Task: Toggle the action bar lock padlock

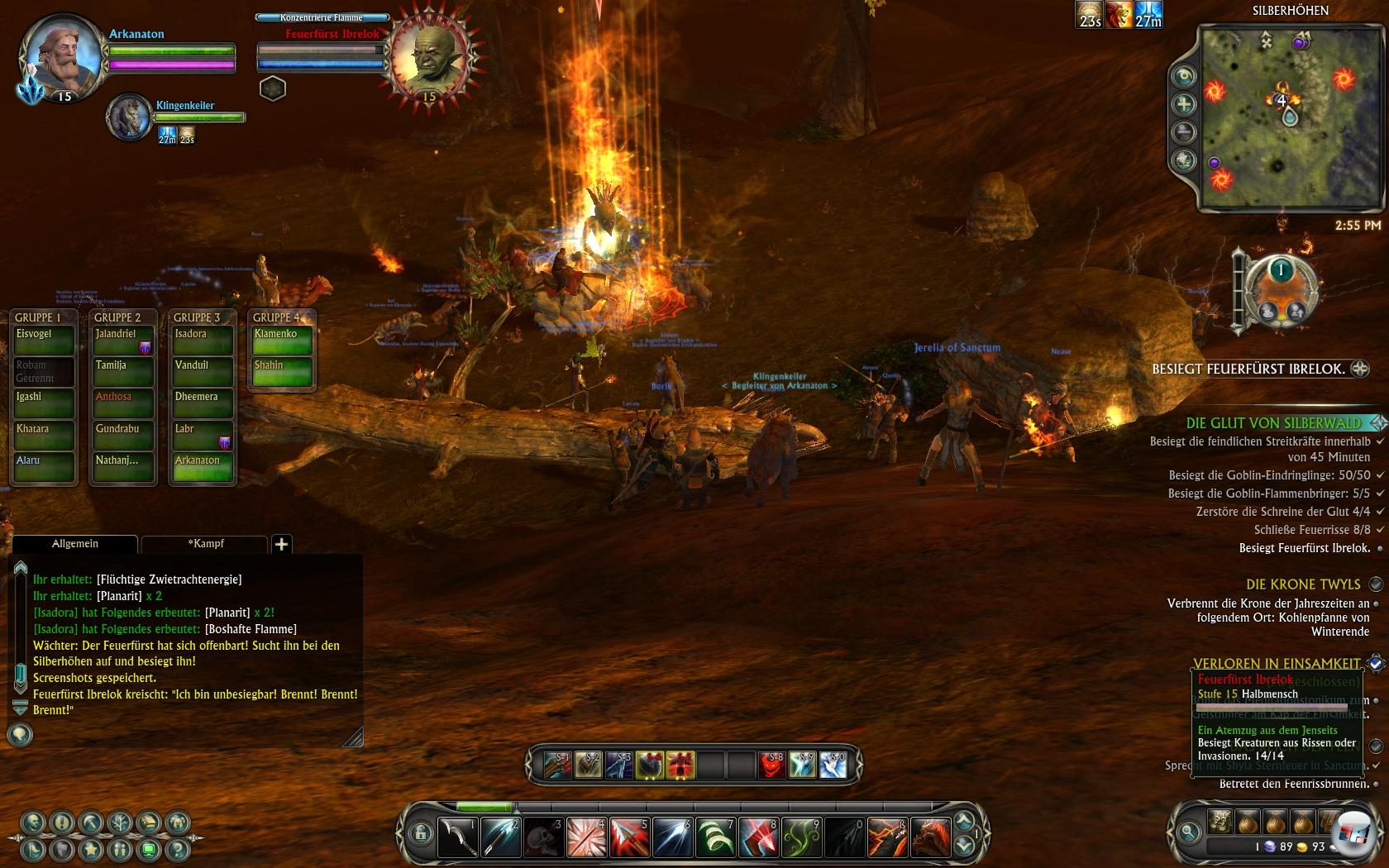Action: [420, 833]
